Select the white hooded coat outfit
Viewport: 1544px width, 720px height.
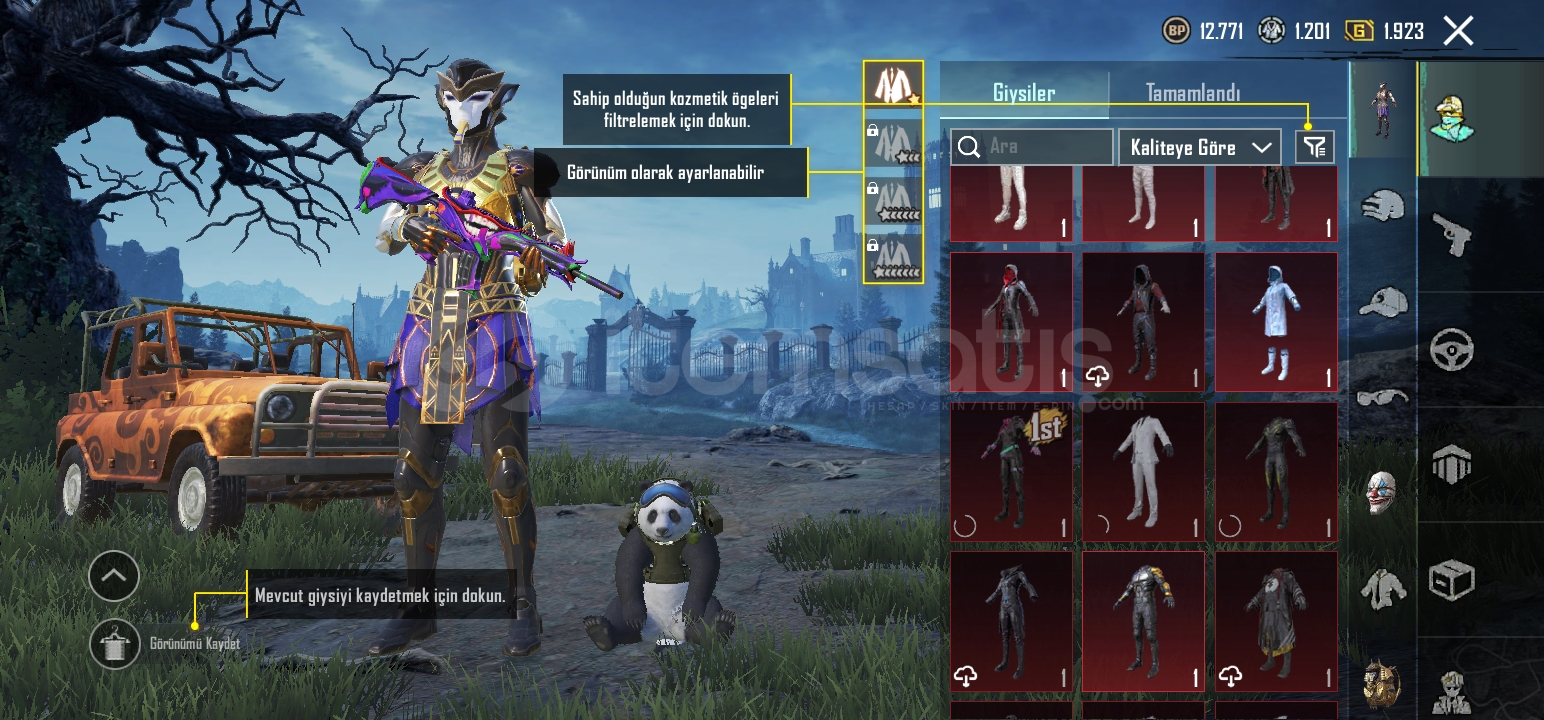(x=1276, y=321)
